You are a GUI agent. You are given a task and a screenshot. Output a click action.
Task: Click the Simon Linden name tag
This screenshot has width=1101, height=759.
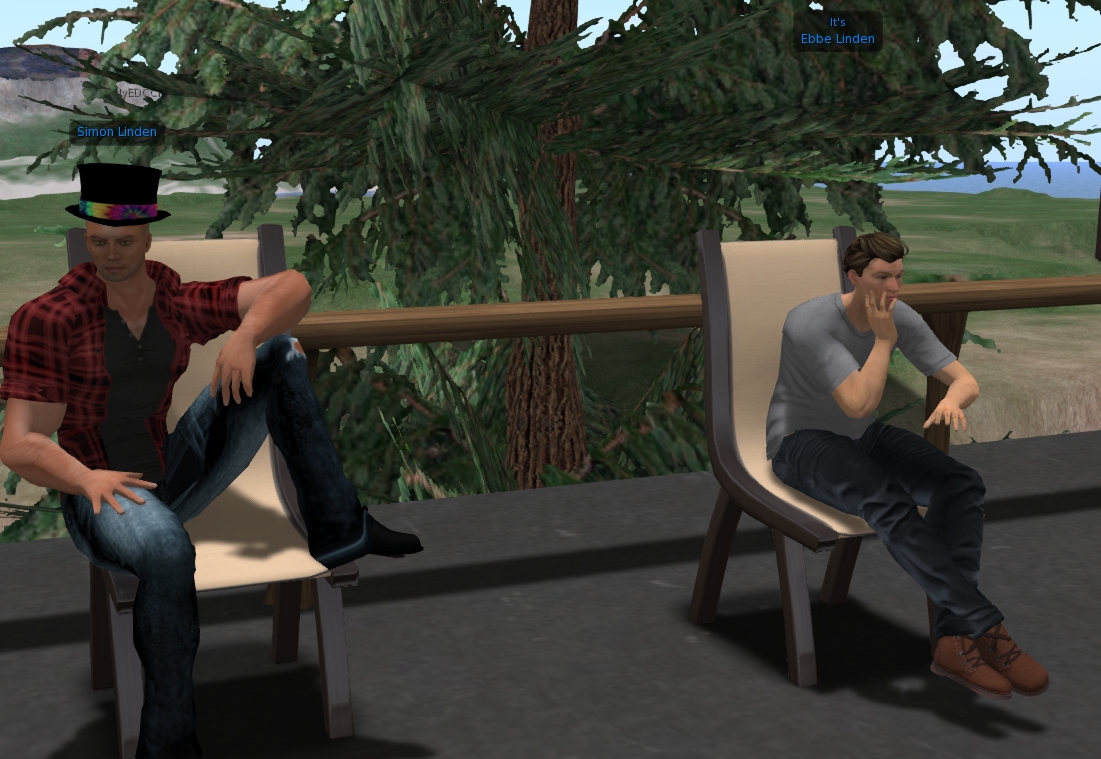coord(117,132)
